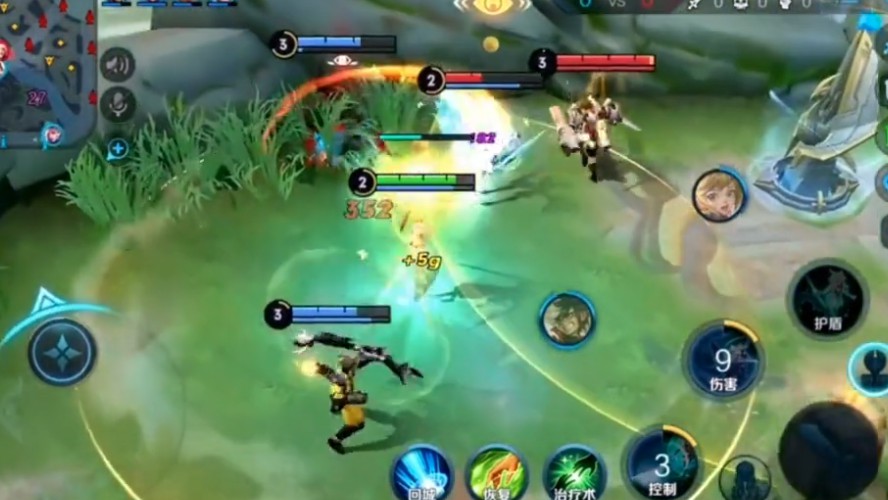This screenshot has width=888, height=500.
Task: Cast the 护盾 shield skill
Action: point(827,298)
